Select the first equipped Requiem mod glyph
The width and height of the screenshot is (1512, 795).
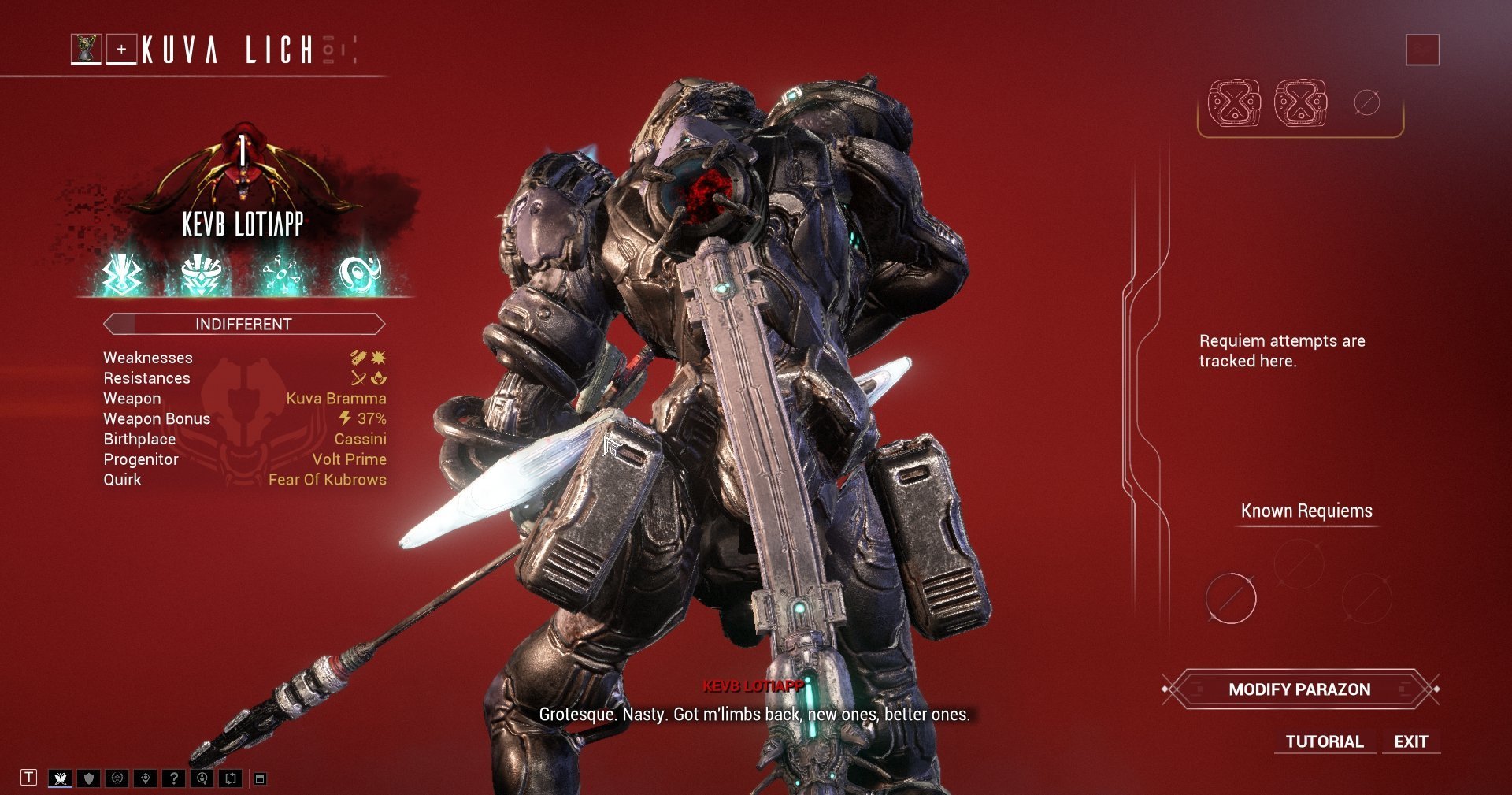click(x=1234, y=102)
